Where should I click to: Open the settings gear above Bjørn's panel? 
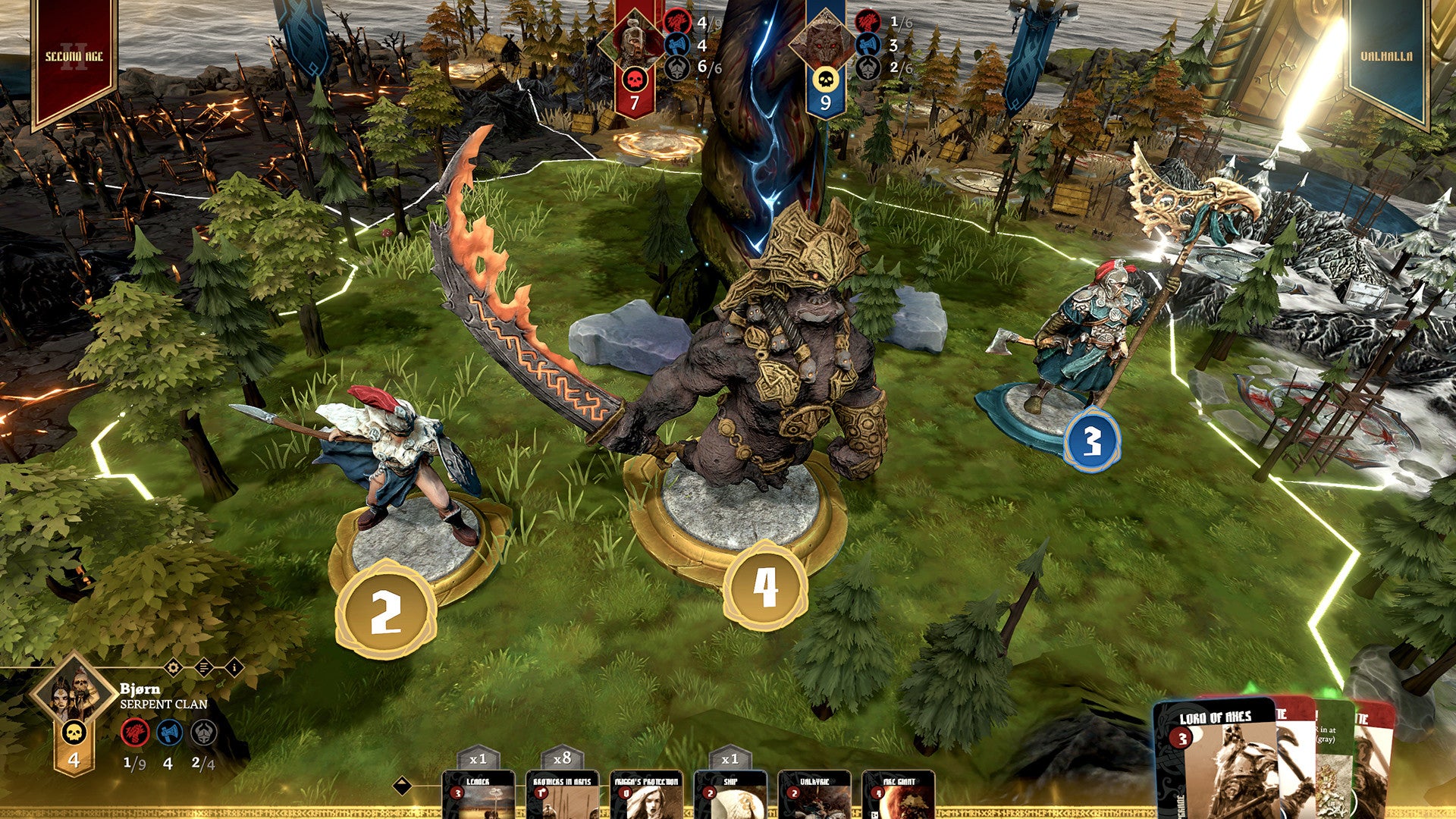pyautogui.click(x=174, y=667)
